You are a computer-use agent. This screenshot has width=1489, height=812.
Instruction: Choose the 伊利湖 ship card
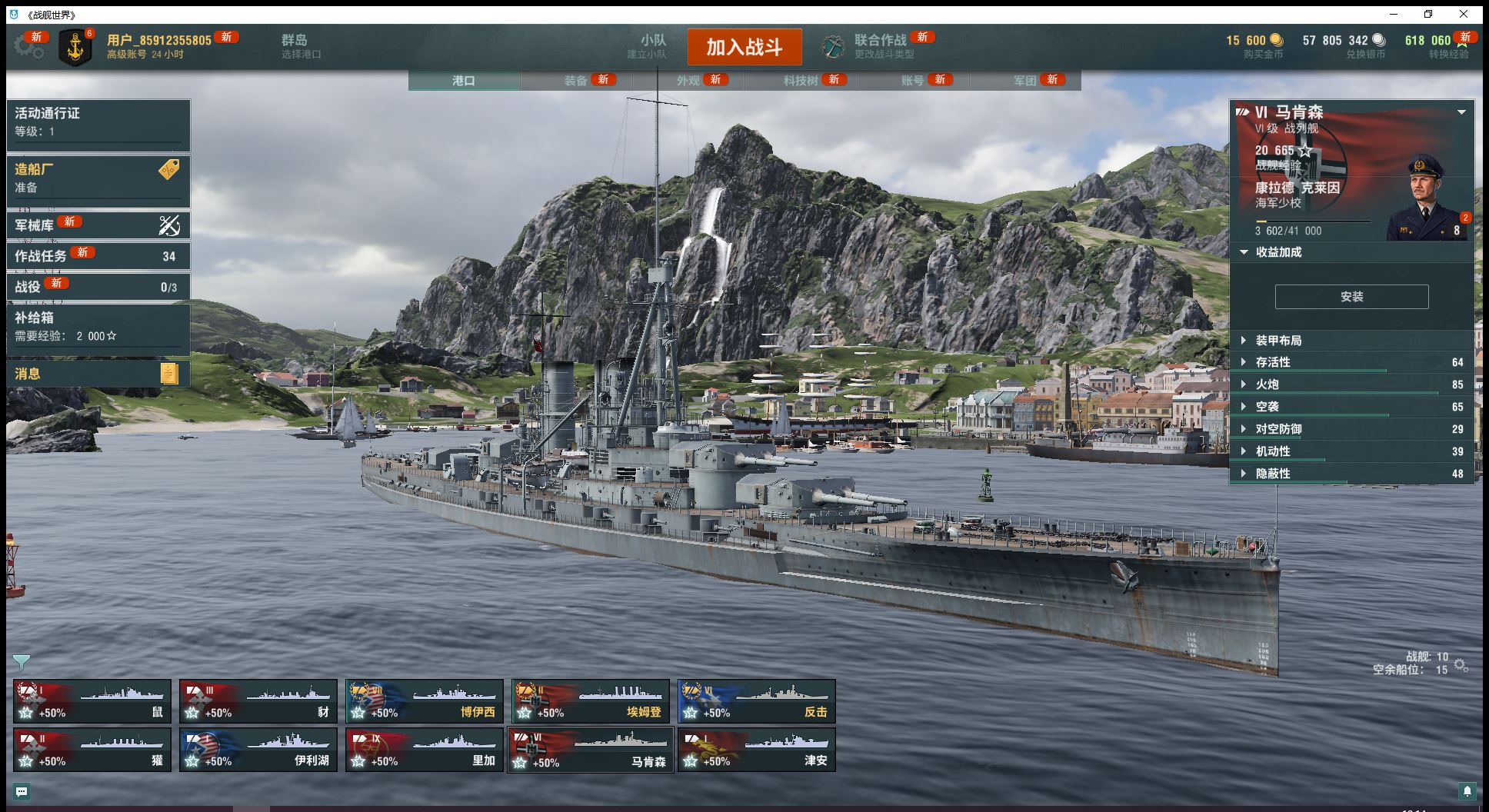(x=258, y=750)
